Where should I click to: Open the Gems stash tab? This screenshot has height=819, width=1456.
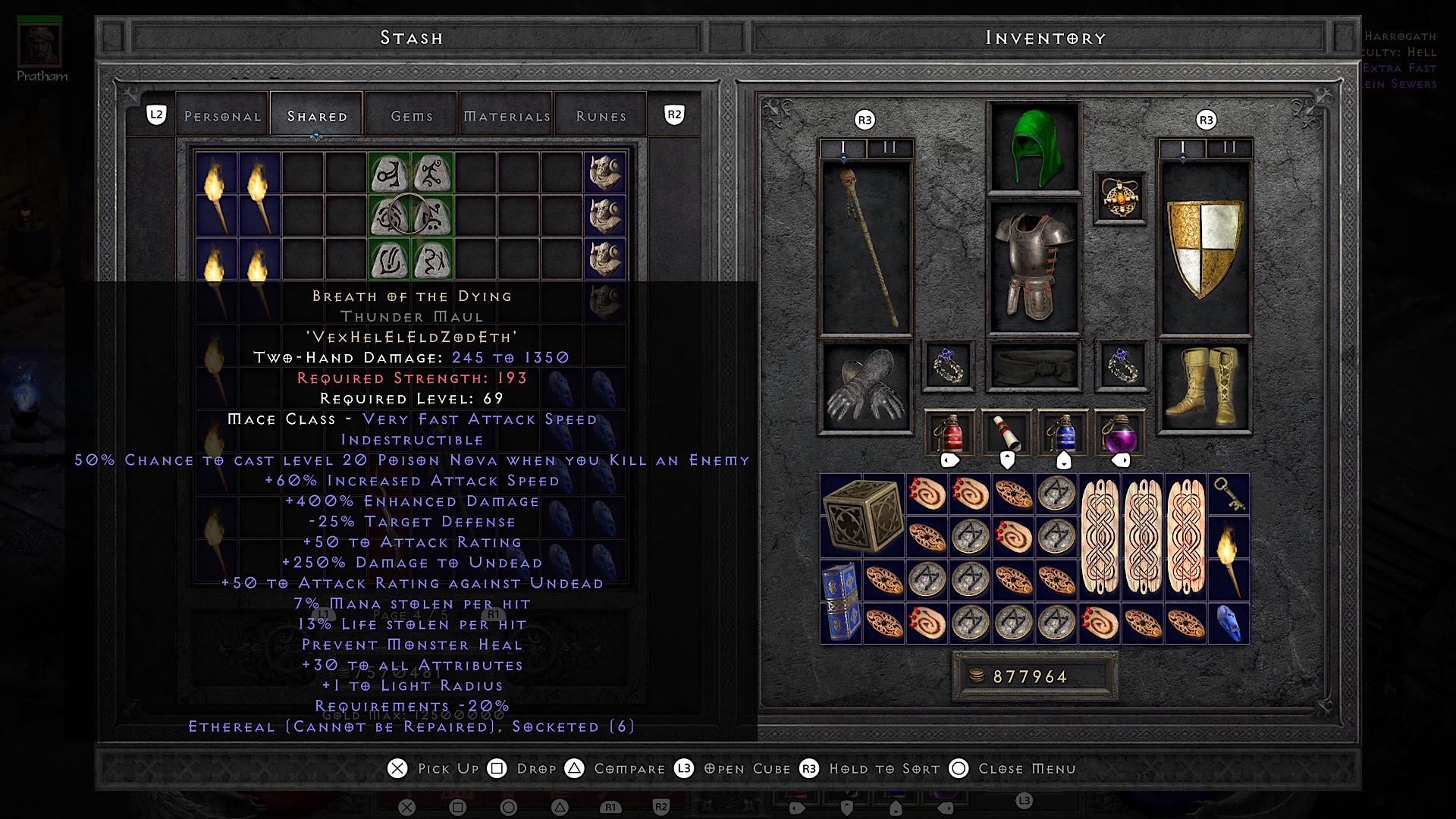point(412,116)
